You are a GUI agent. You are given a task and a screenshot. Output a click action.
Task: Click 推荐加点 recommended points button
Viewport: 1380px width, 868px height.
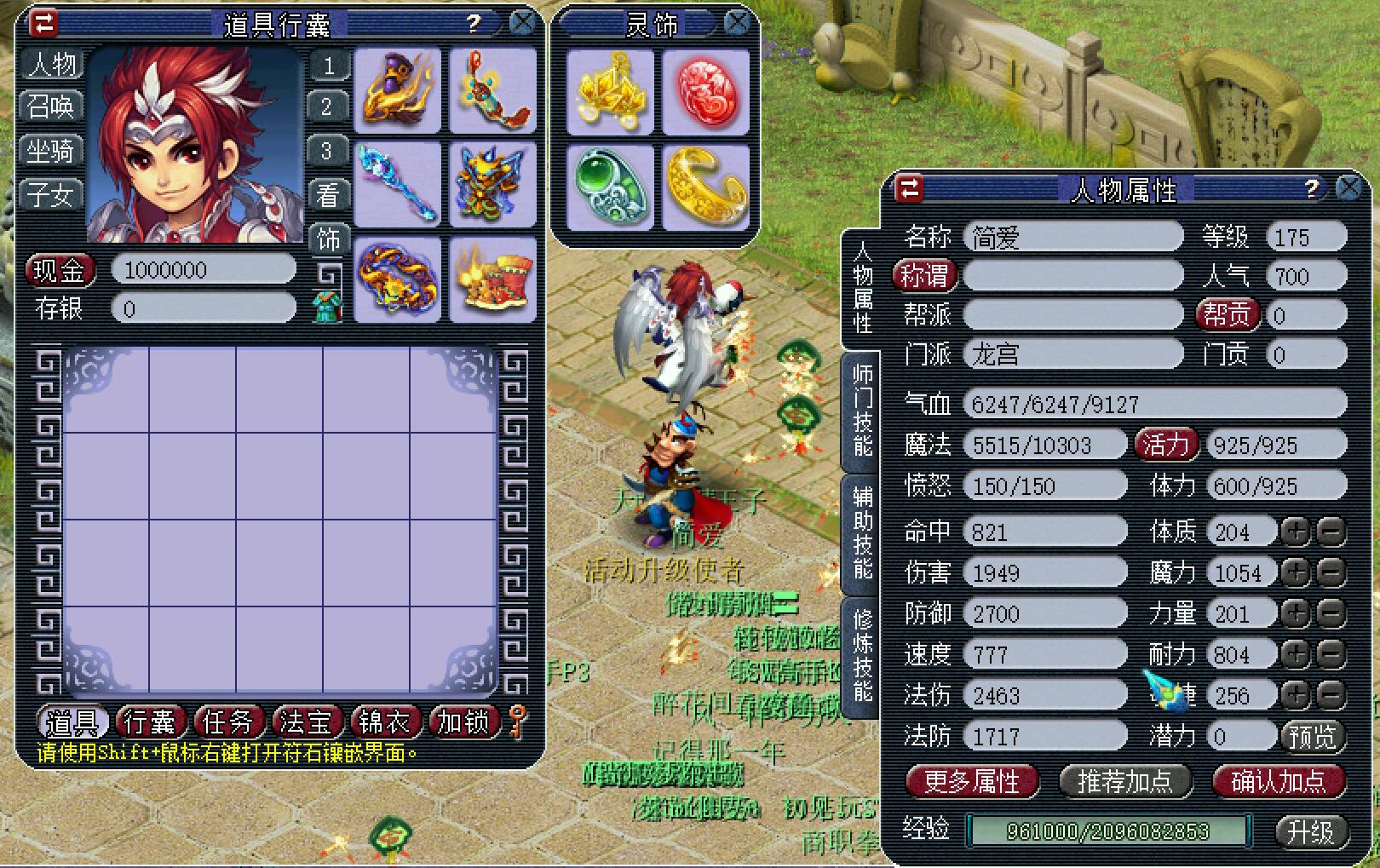click(x=1124, y=781)
